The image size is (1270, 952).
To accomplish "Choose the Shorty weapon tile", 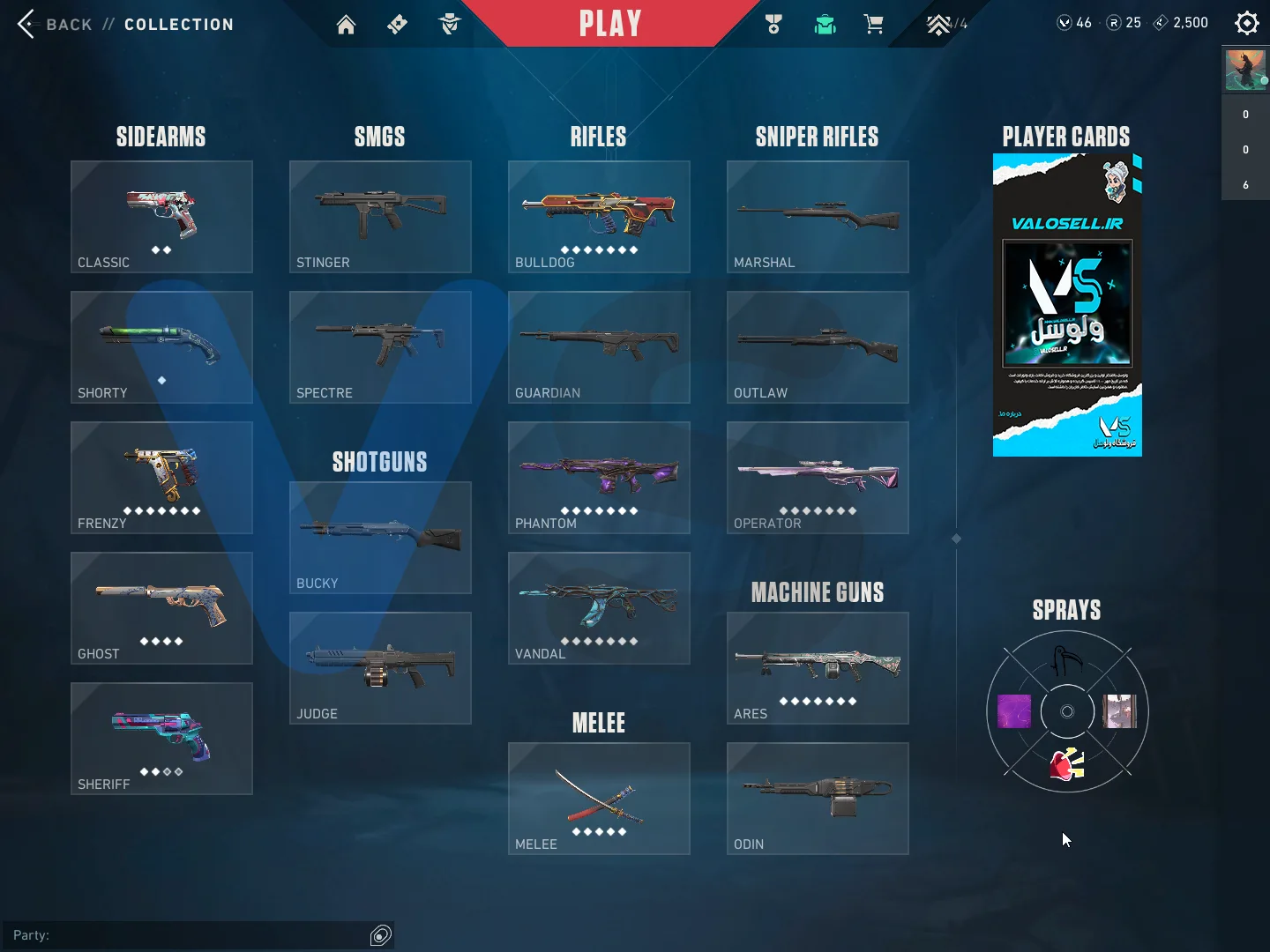I will click(x=161, y=347).
